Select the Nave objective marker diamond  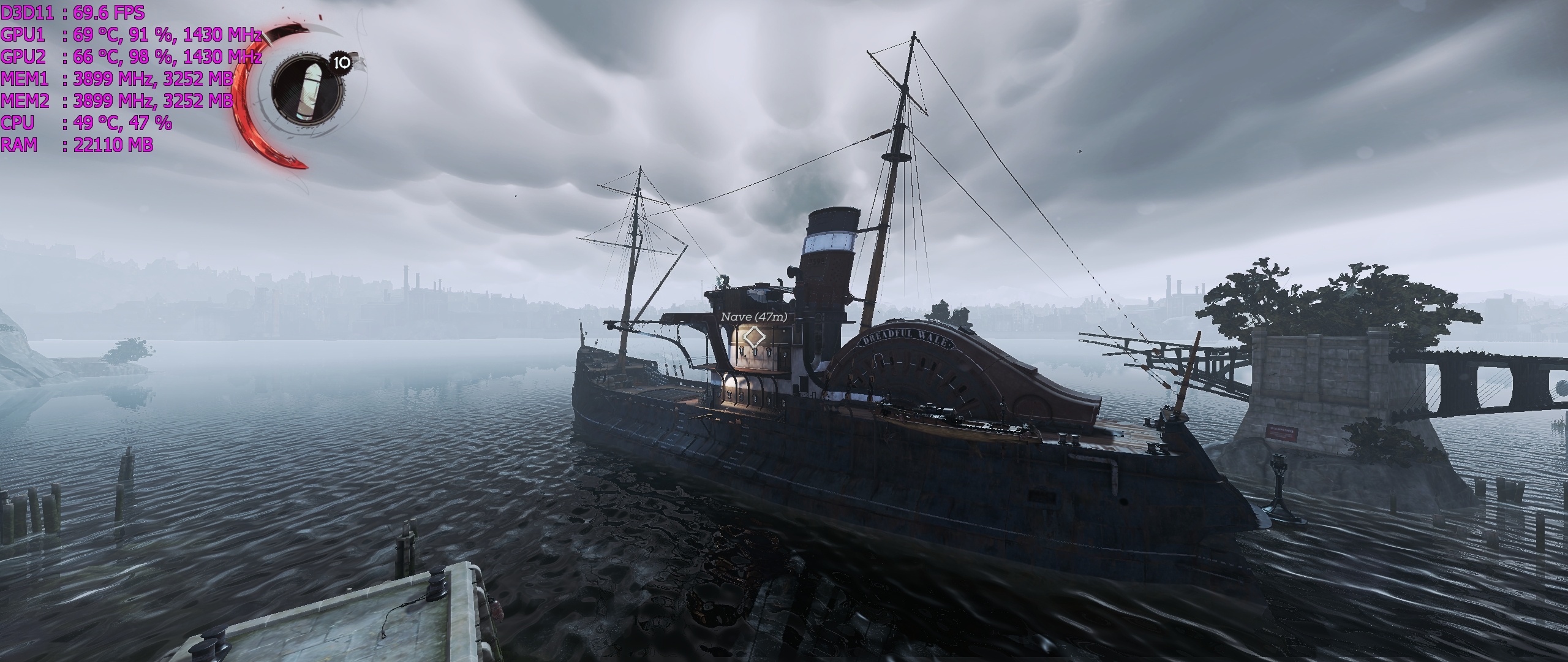click(753, 338)
